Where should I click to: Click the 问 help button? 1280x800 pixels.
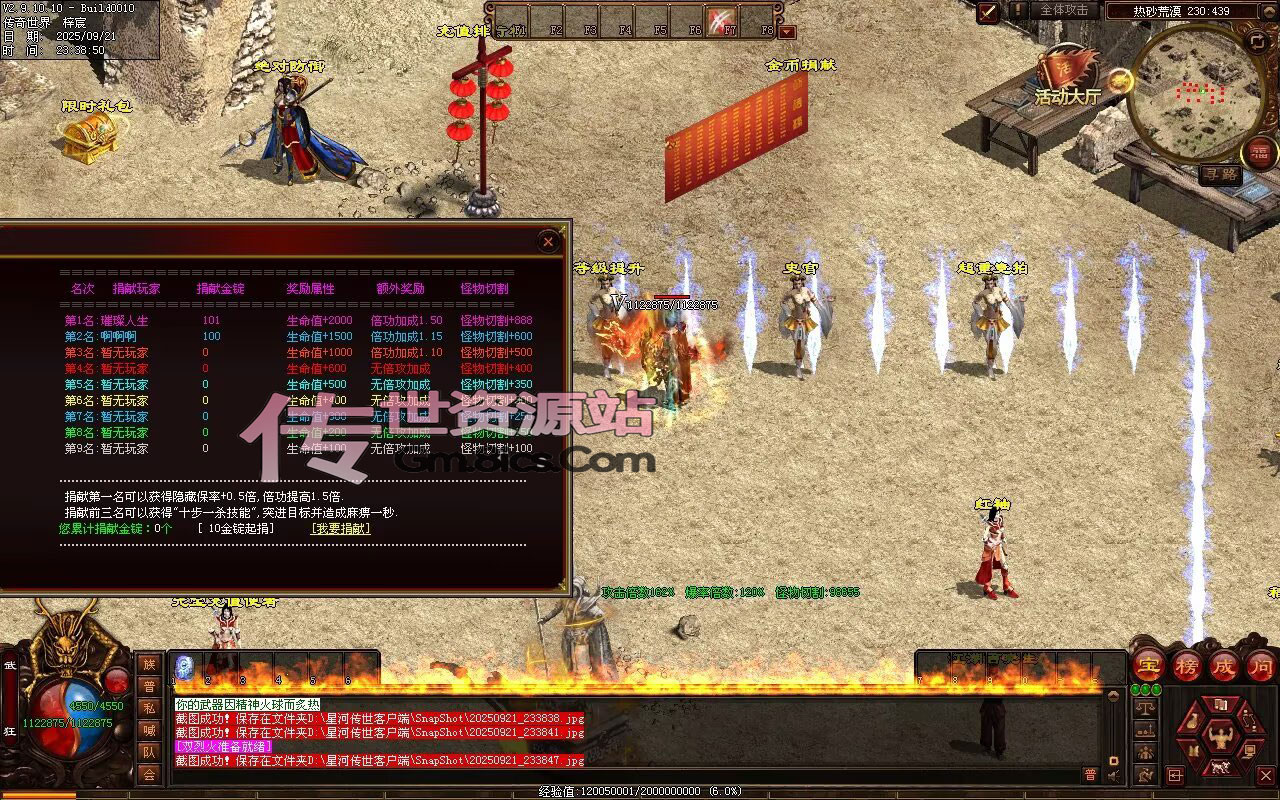click(1262, 665)
